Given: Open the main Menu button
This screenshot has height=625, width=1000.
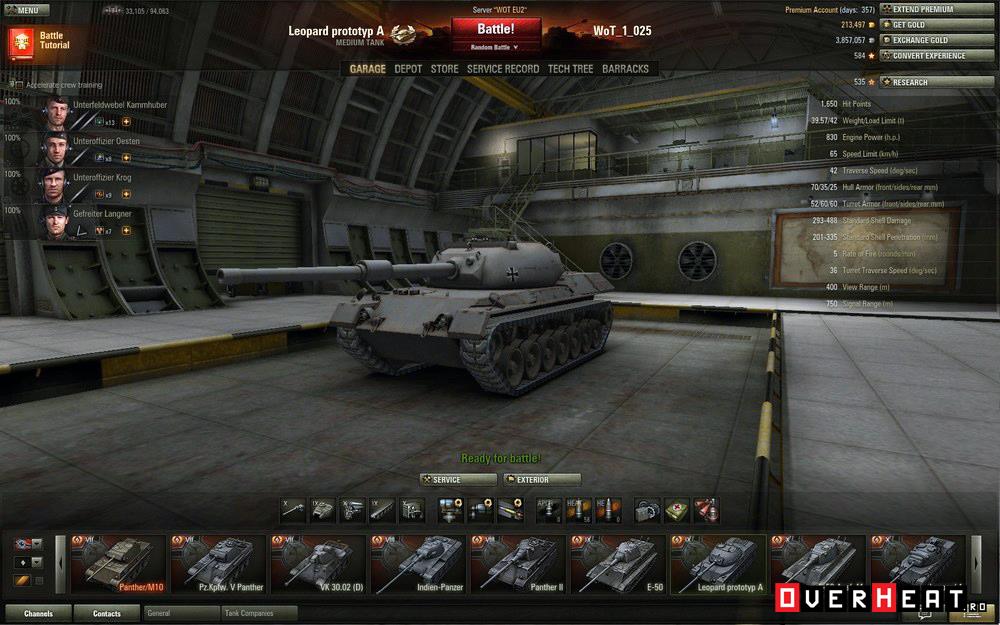Looking at the screenshot, I should pyautogui.click(x=27, y=10).
